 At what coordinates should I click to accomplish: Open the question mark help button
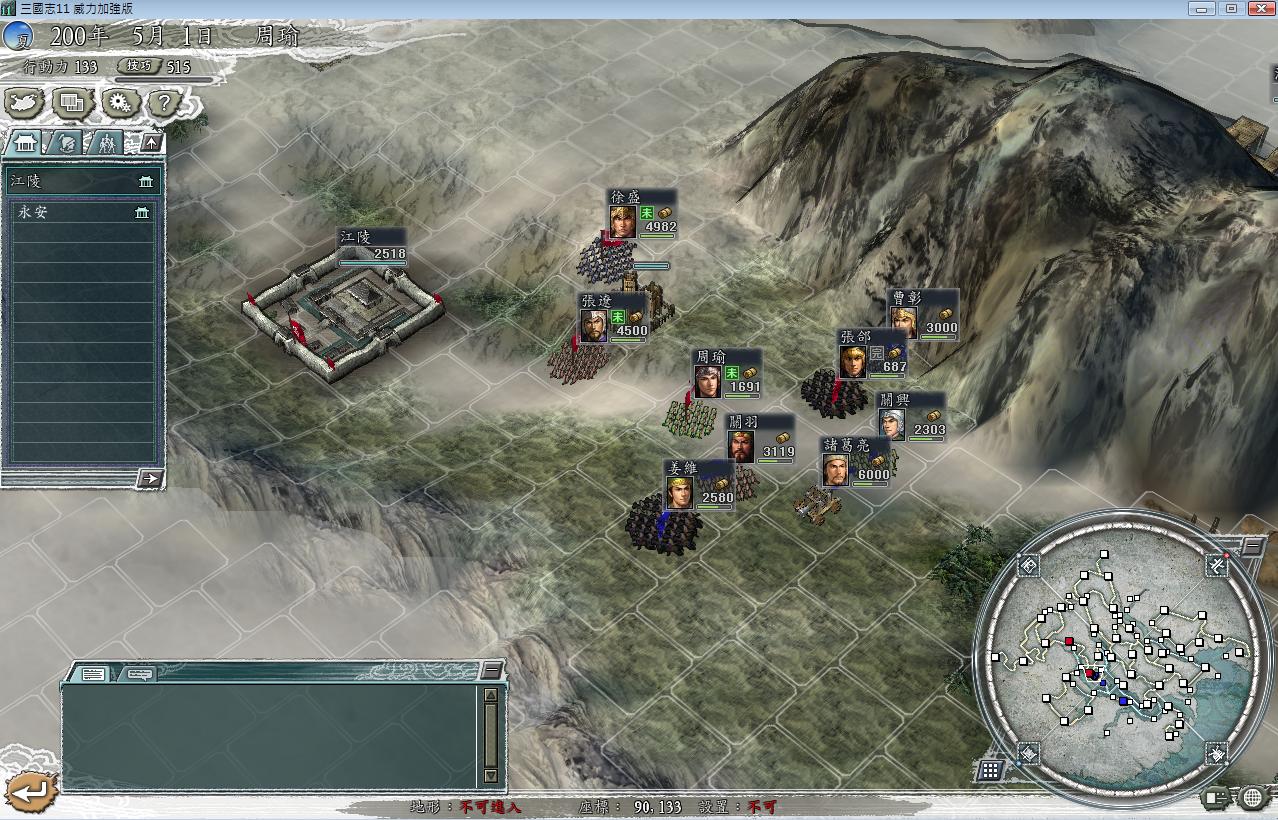[165, 102]
